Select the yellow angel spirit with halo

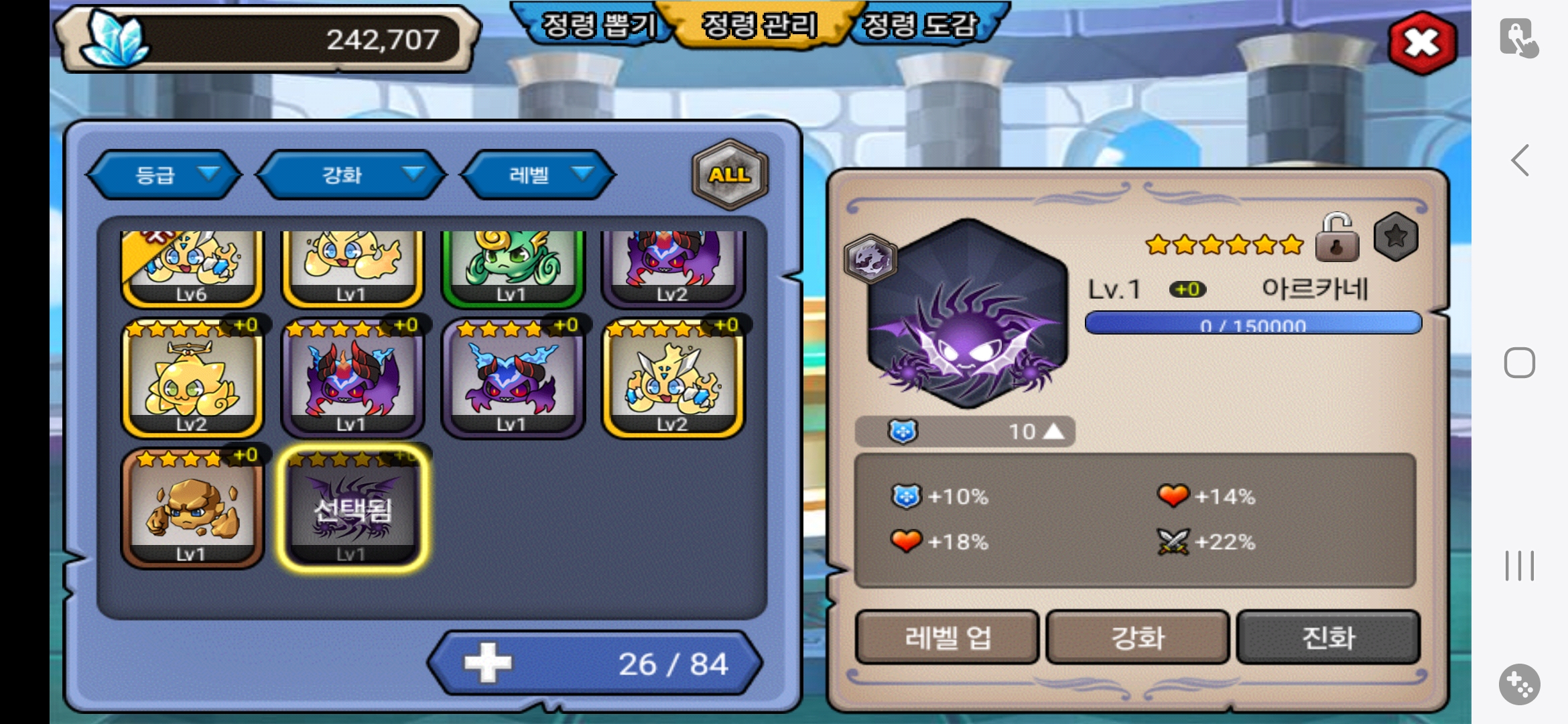pyautogui.click(x=192, y=379)
